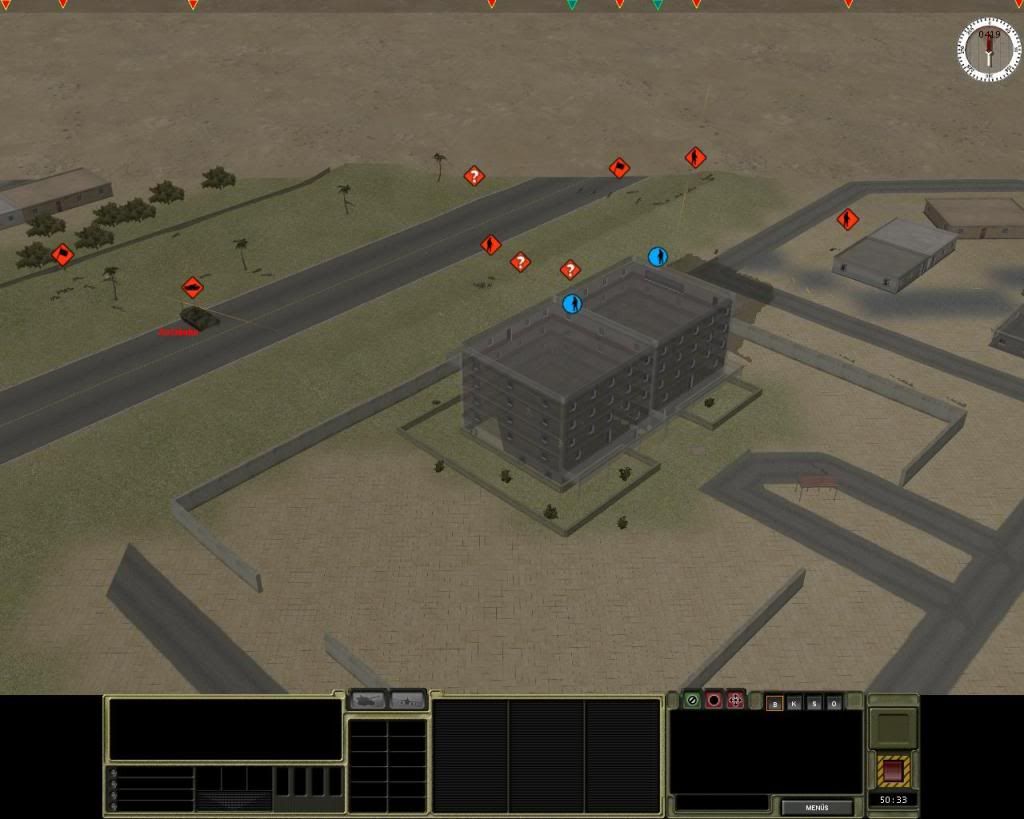
Task: Switch to the K command tab
Action: (x=794, y=703)
